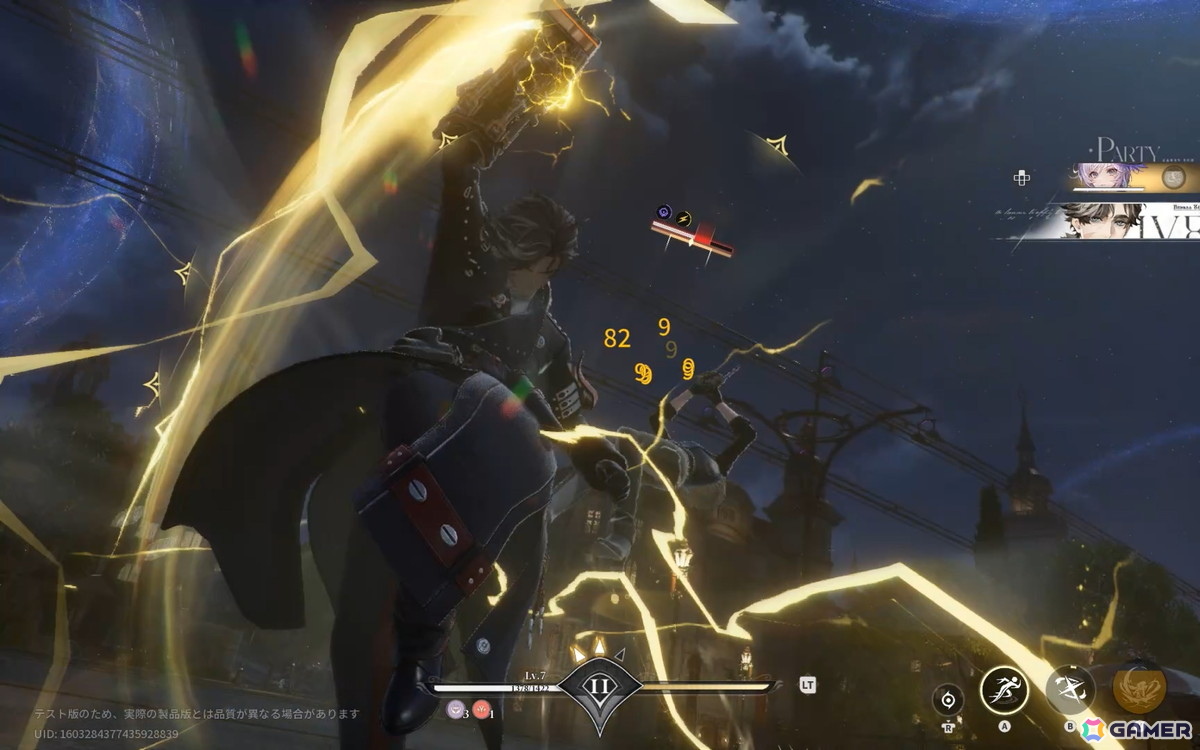This screenshot has width=1200, height=750.
Task: Tap the lock-on target icon
Action: click(947, 699)
